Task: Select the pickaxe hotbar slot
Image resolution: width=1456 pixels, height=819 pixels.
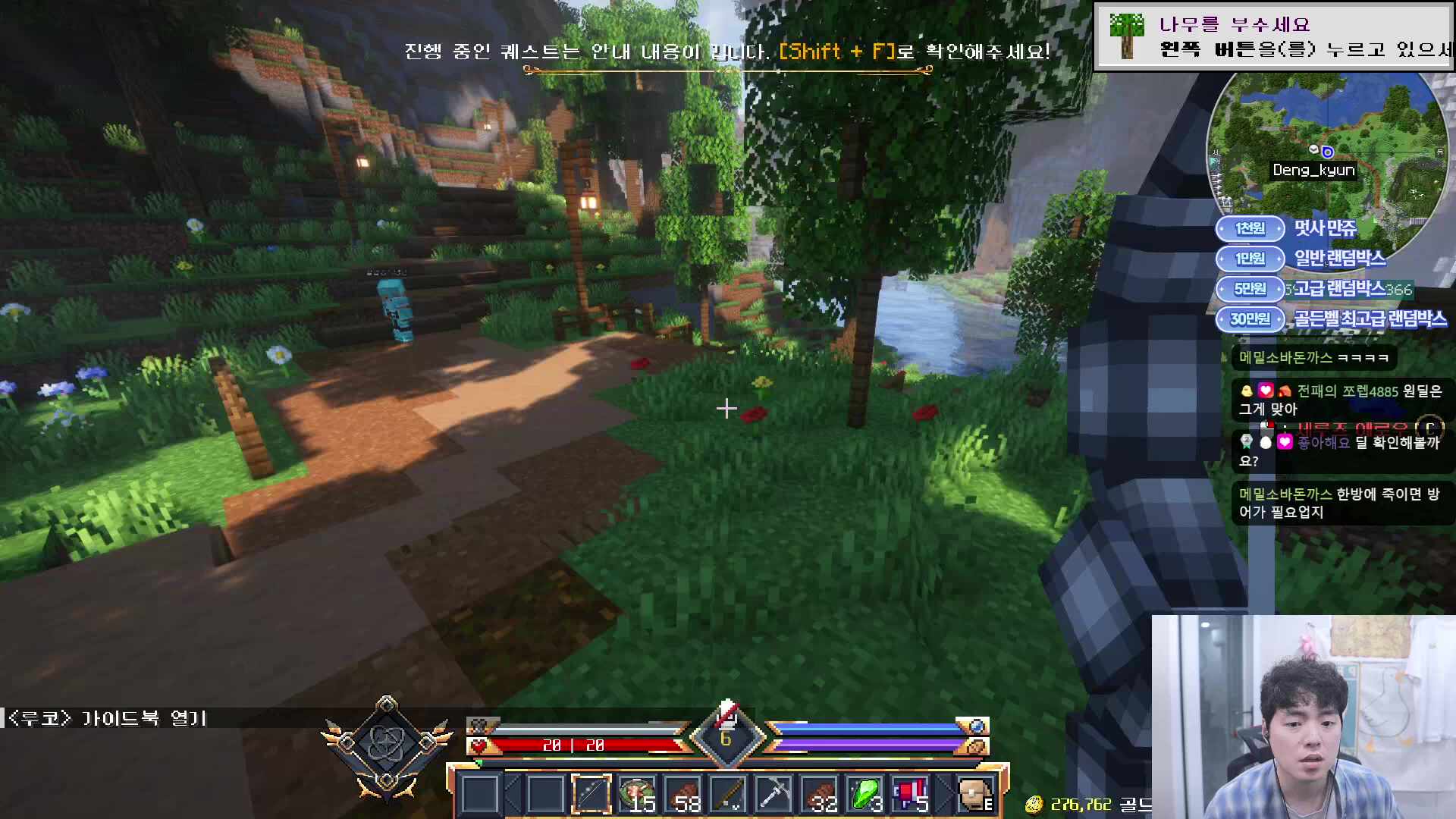Action: [x=774, y=794]
